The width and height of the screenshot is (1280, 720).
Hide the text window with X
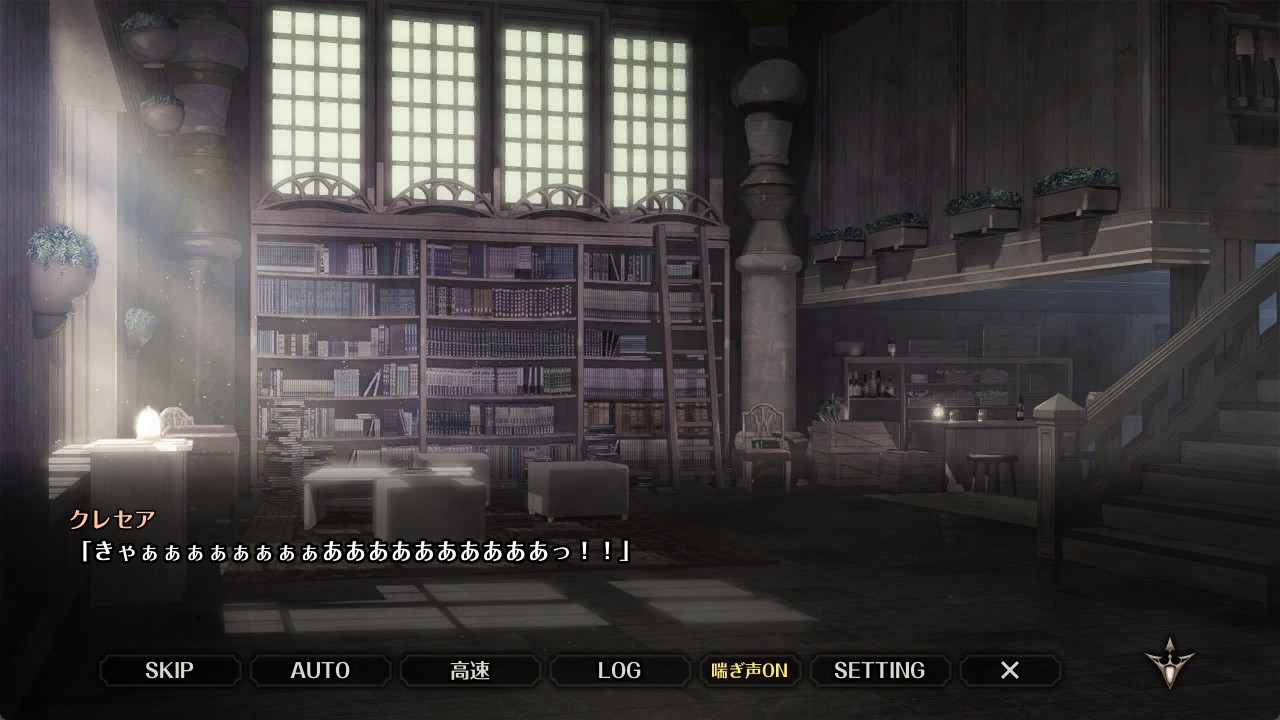pos(1010,670)
